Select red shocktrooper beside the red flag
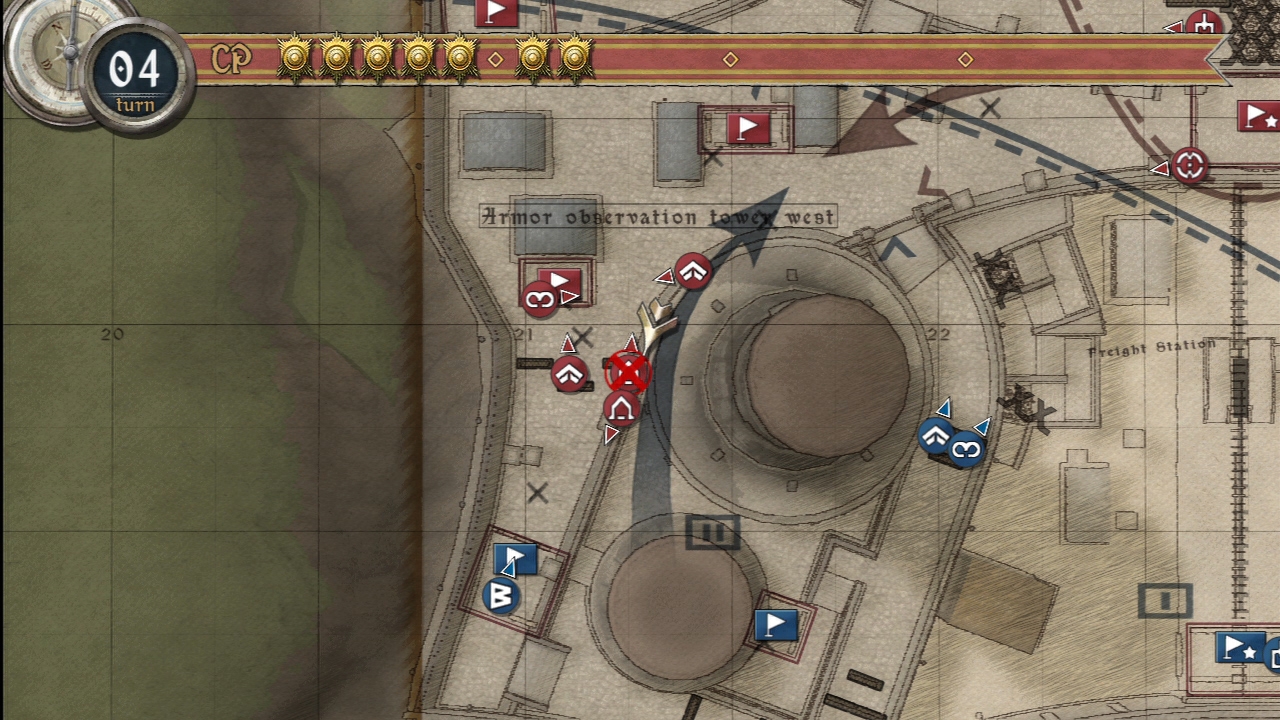Image resolution: width=1280 pixels, height=720 pixels. click(x=540, y=299)
